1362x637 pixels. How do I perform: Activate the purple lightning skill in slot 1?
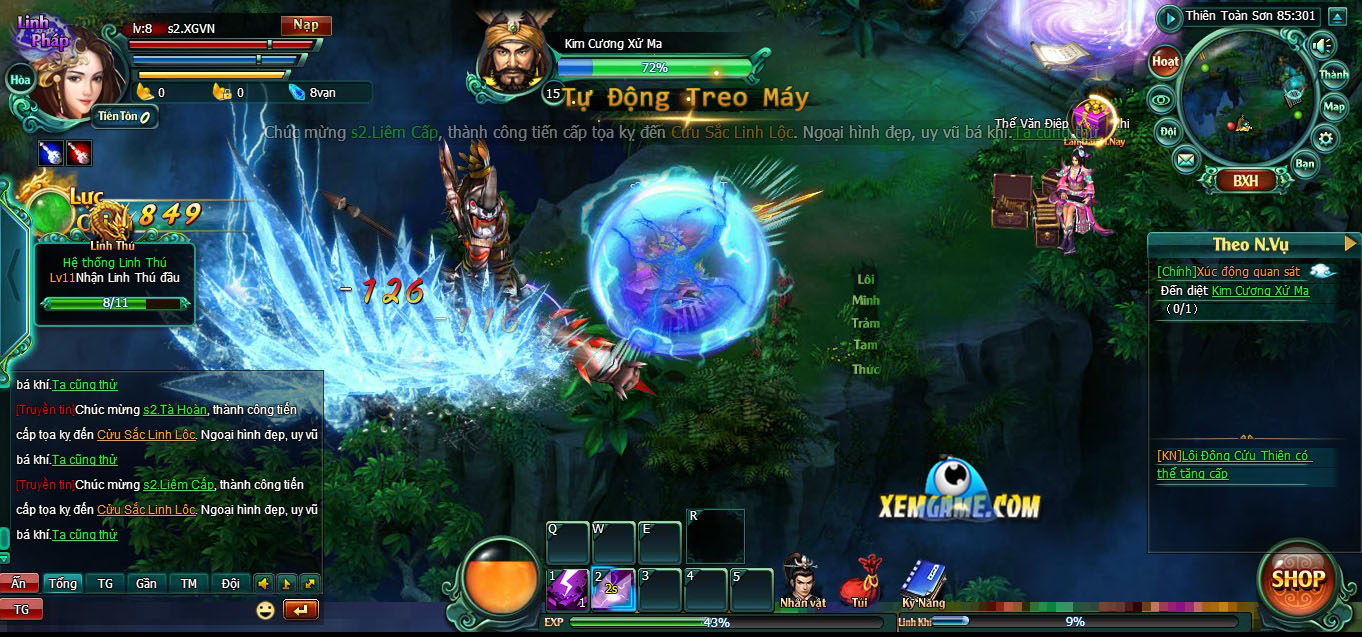point(567,589)
